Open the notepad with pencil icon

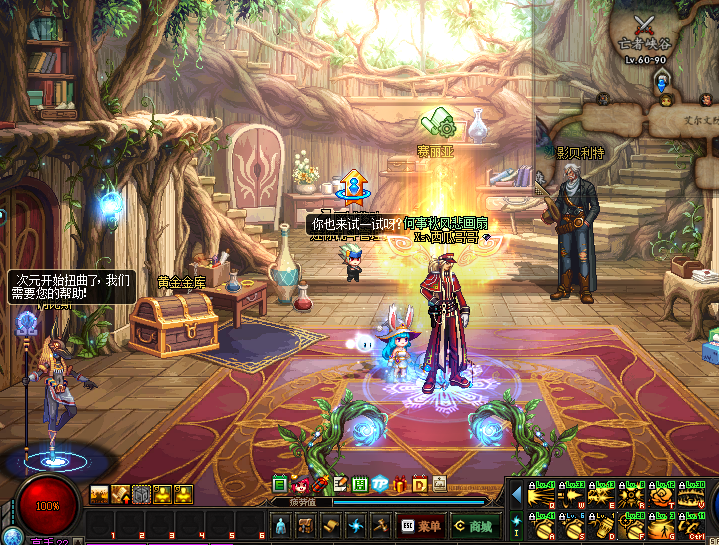coord(341,484)
